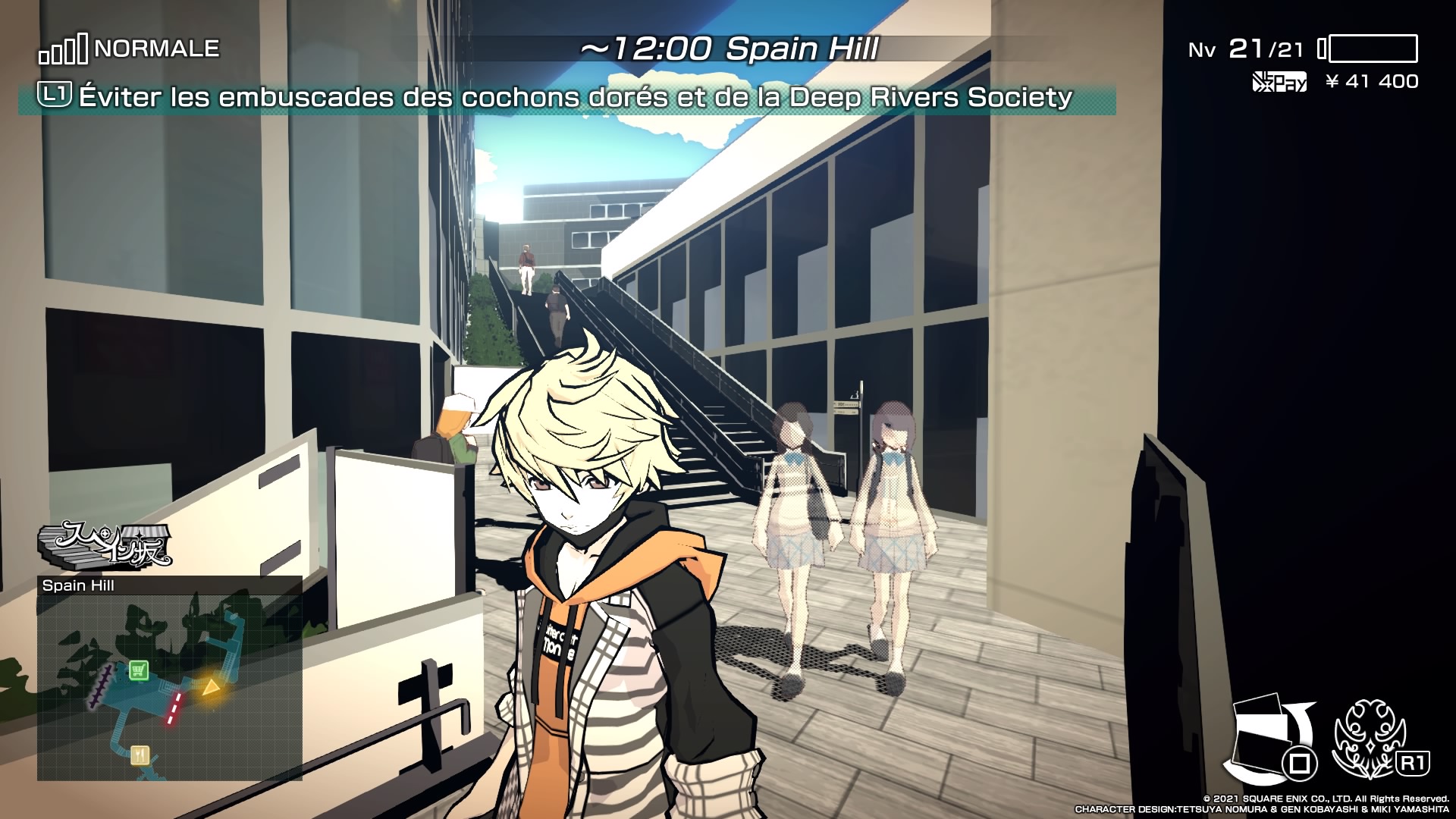This screenshot has width=1456, height=819.
Task: Select the yellow restaurant marker on minimap
Action: [140, 755]
